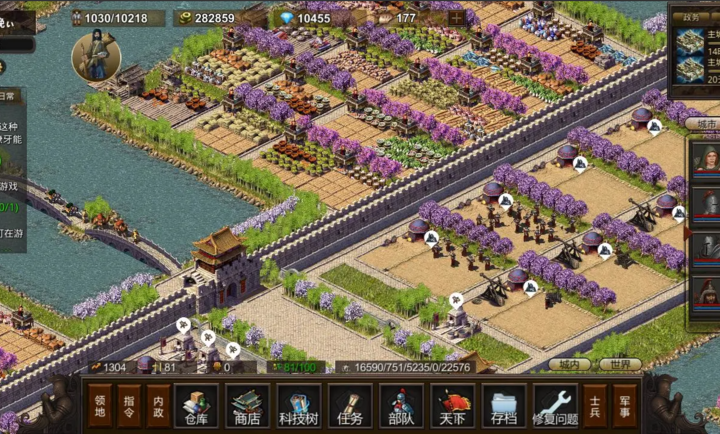Viewport: 720px width, 434px height.
Task: Click the 修复问题 repair wrench button
Action: pyautogui.click(x=555, y=406)
